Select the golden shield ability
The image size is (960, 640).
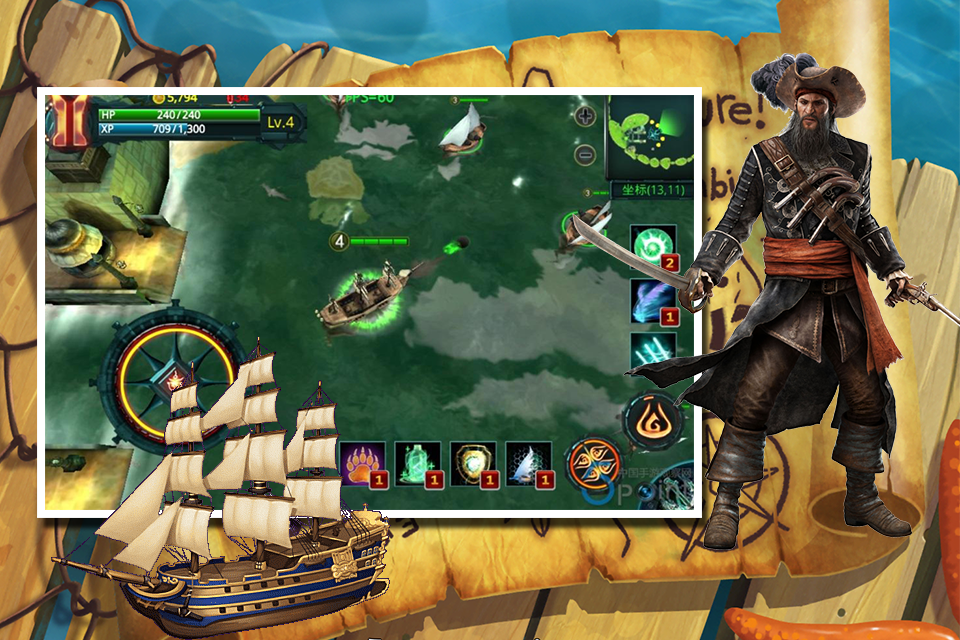[473, 464]
